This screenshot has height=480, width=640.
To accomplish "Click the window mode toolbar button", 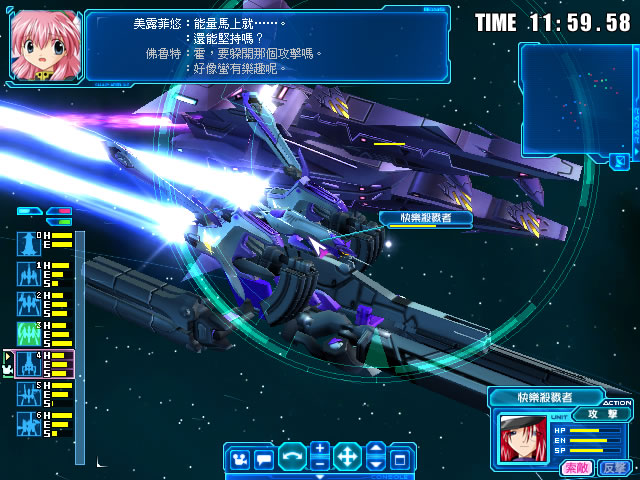I will coord(399,459).
